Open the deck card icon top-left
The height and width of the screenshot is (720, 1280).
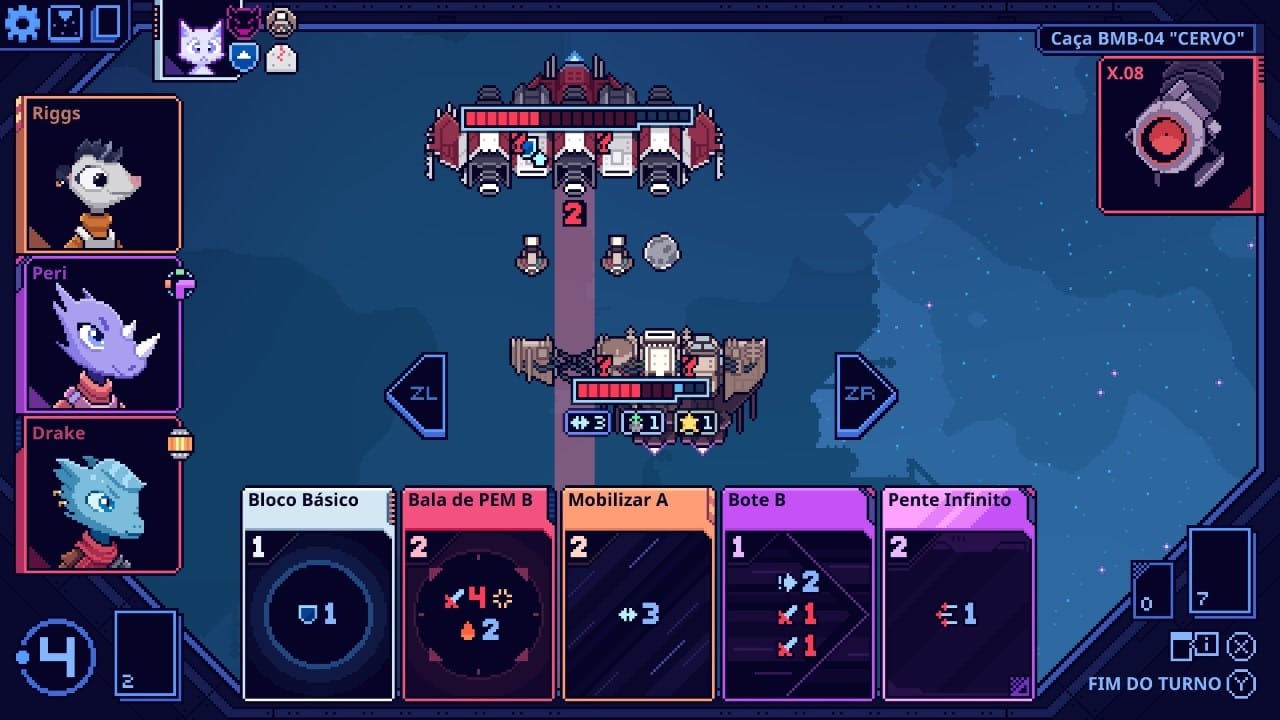[106, 23]
